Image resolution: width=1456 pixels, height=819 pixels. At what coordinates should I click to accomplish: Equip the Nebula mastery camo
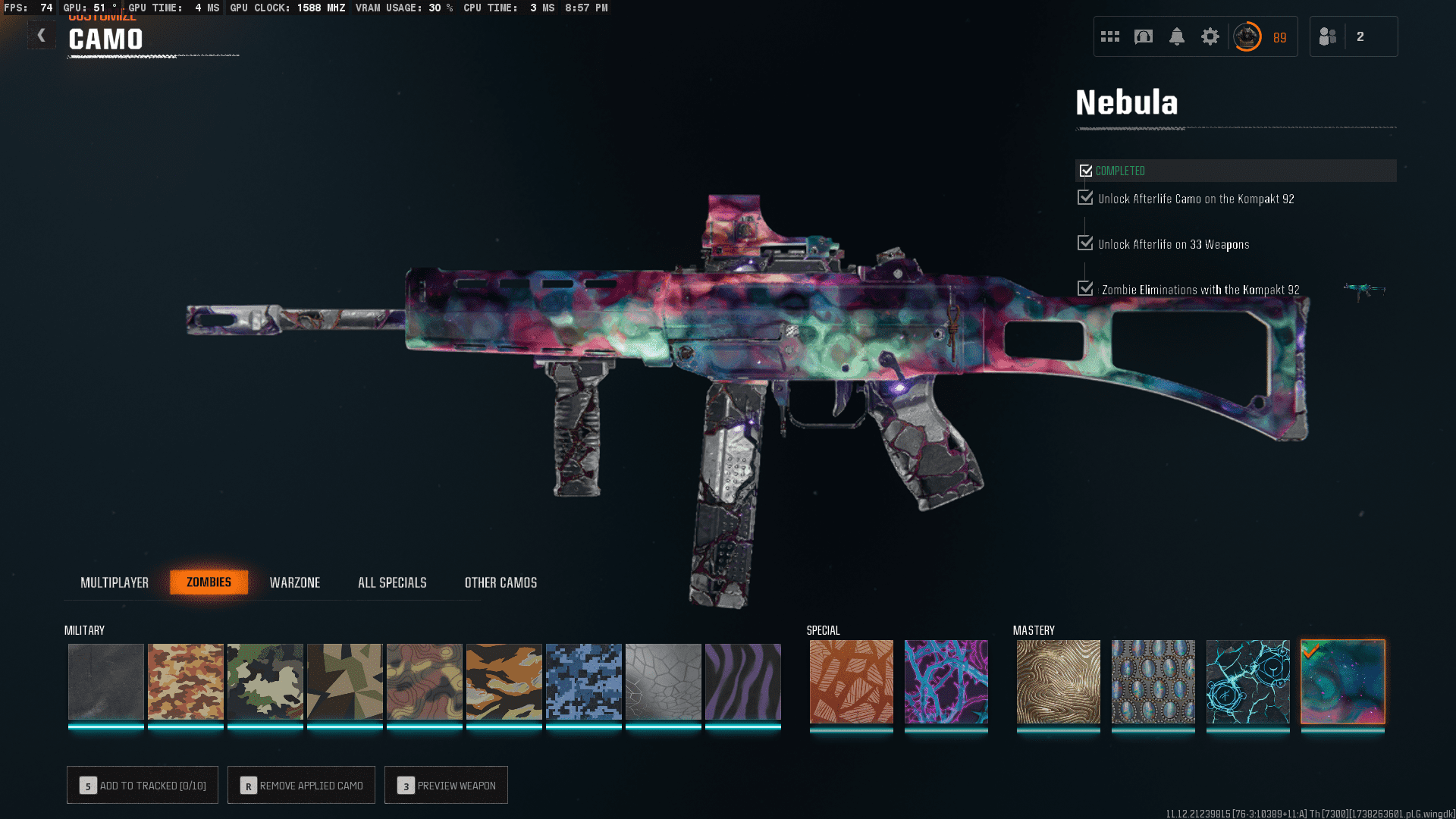(x=1343, y=681)
